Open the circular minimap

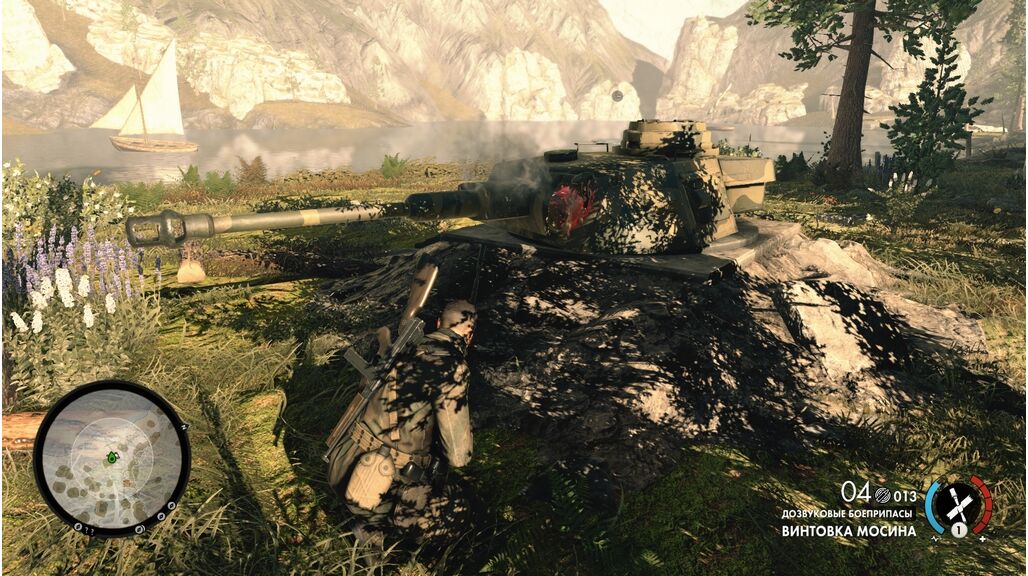click(112, 458)
